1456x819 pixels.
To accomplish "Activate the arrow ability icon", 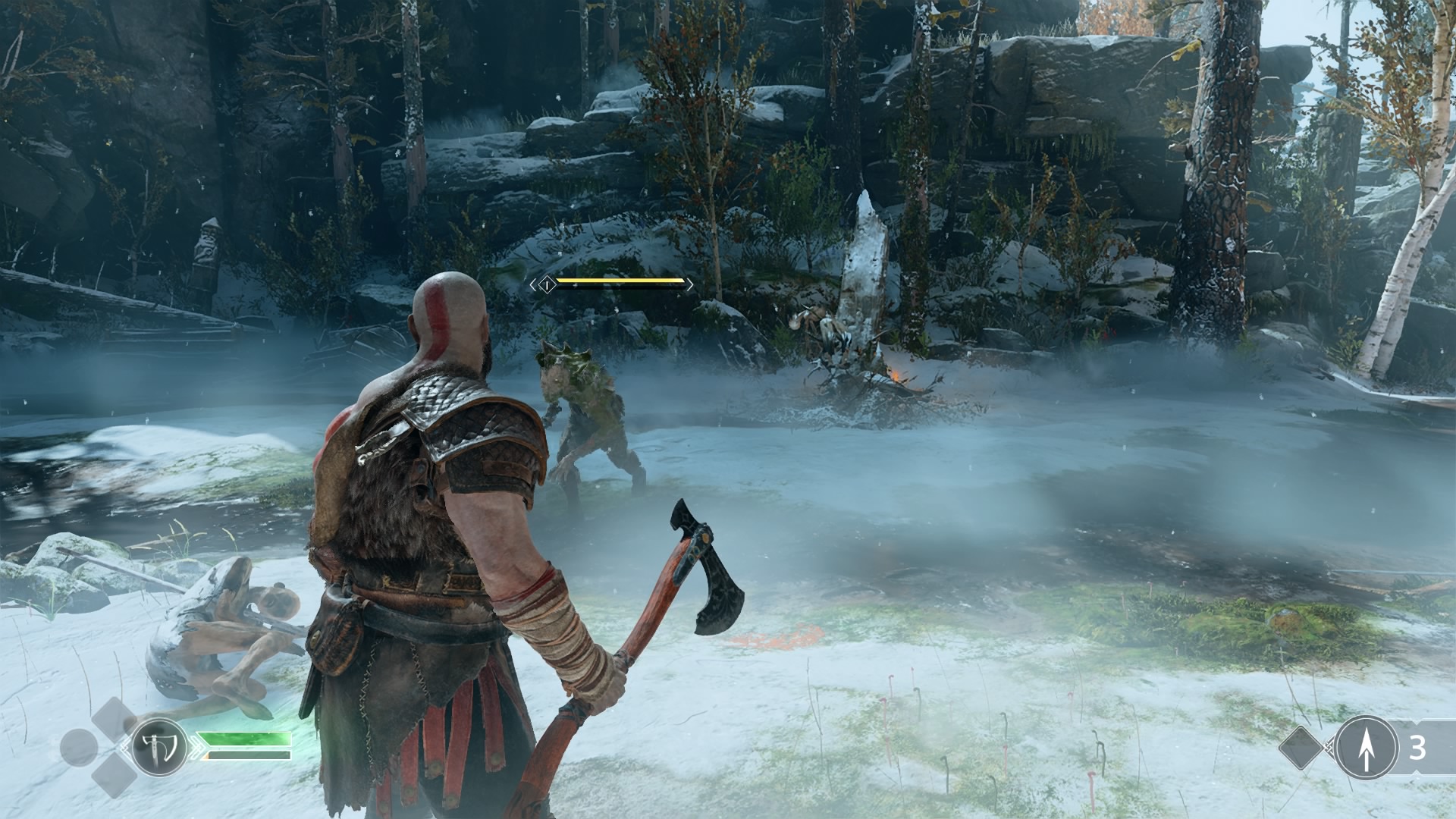I will [1366, 748].
